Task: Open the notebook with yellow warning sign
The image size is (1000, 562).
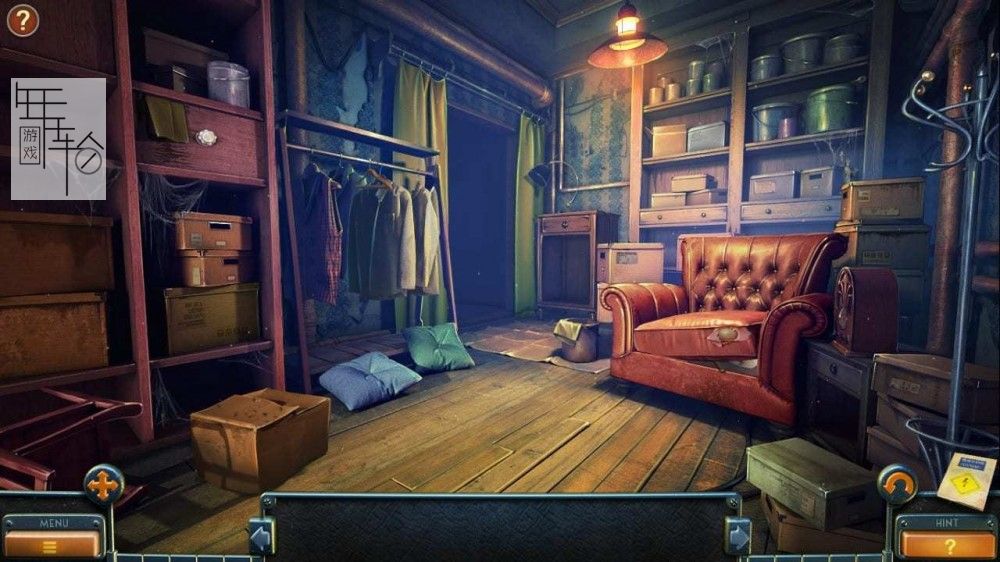Action: tap(966, 478)
